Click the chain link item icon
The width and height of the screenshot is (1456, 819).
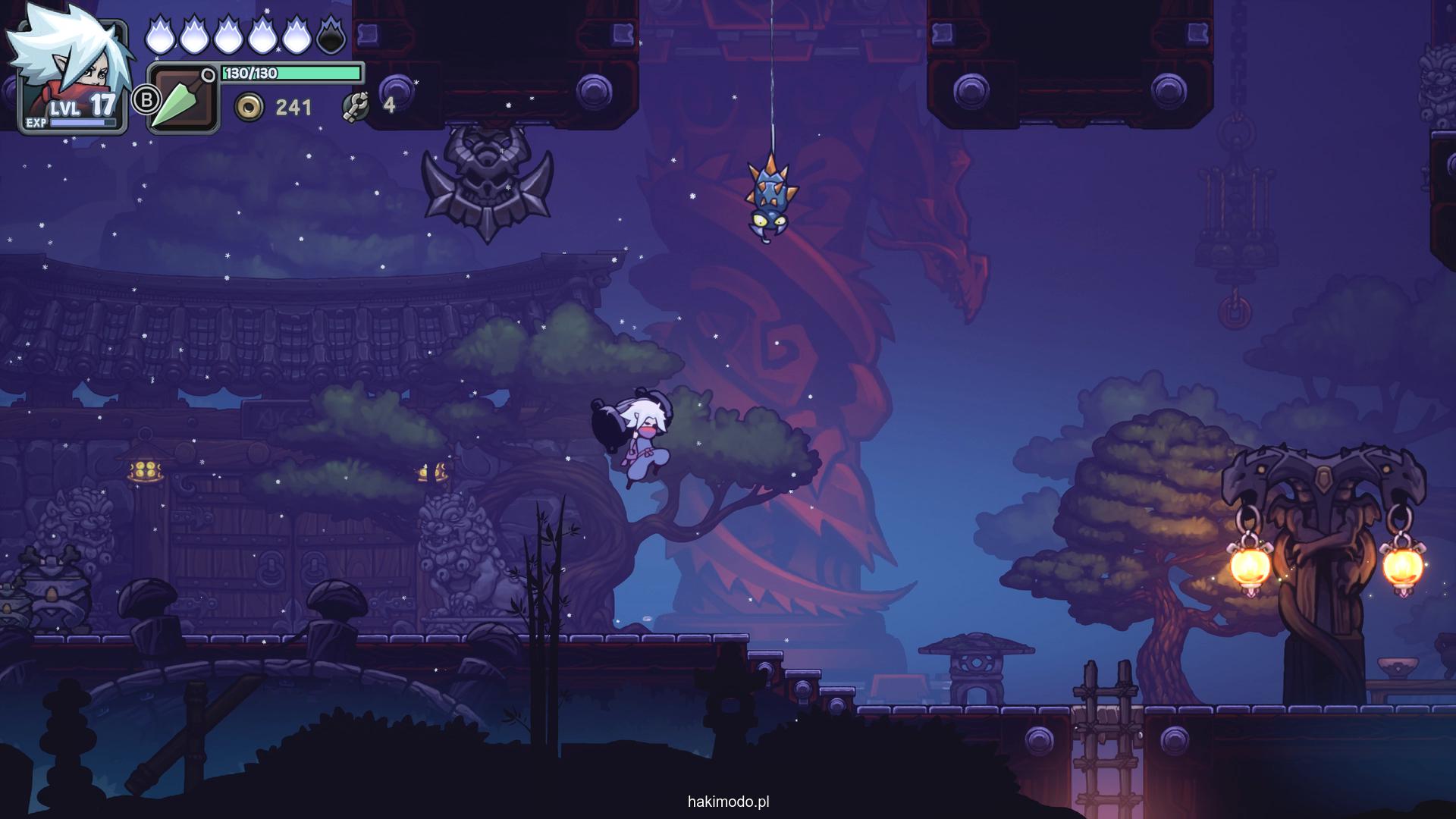[x=355, y=106]
